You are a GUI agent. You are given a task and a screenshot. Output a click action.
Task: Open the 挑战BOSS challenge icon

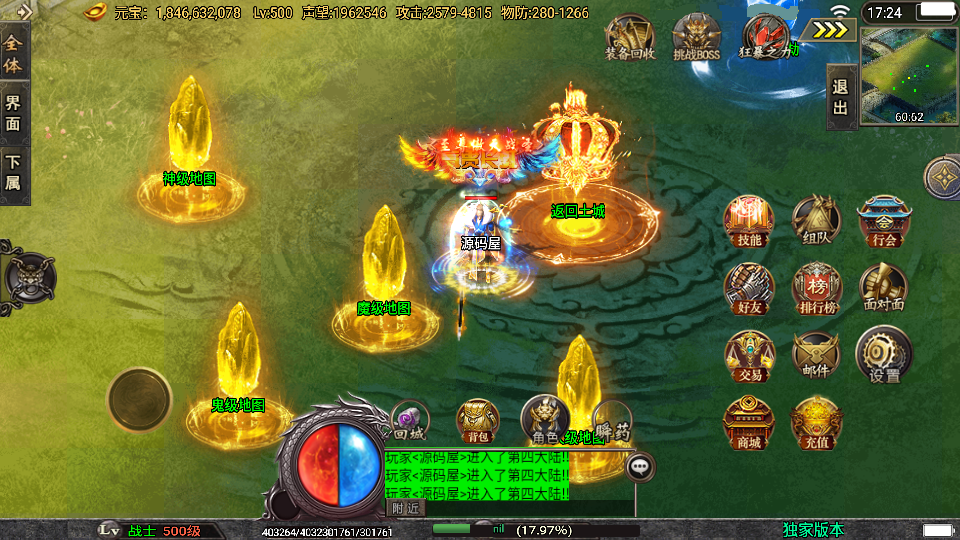(x=696, y=37)
